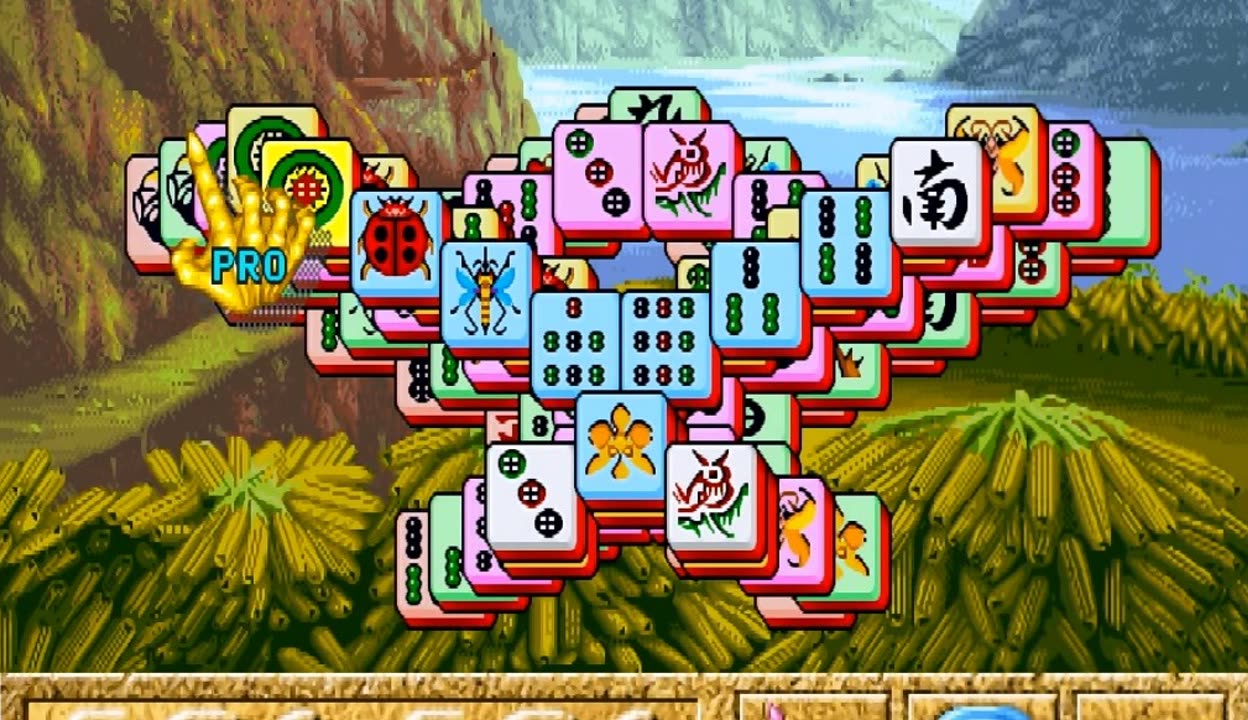Select the yellow tile with red circle
The height and width of the screenshot is (720, 1248).
coord(308,180)
